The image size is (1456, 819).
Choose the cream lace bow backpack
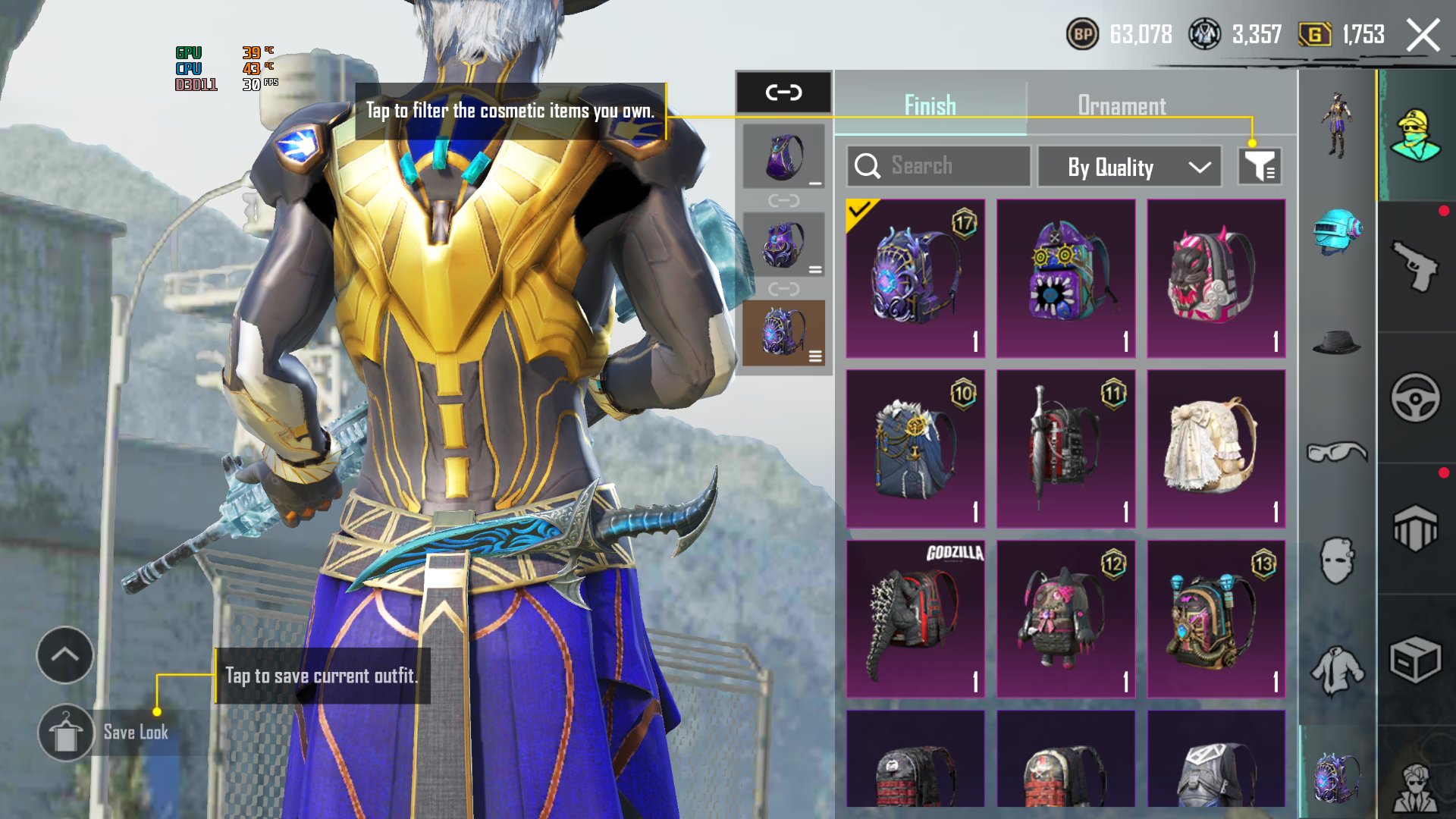click(1216, 448)
